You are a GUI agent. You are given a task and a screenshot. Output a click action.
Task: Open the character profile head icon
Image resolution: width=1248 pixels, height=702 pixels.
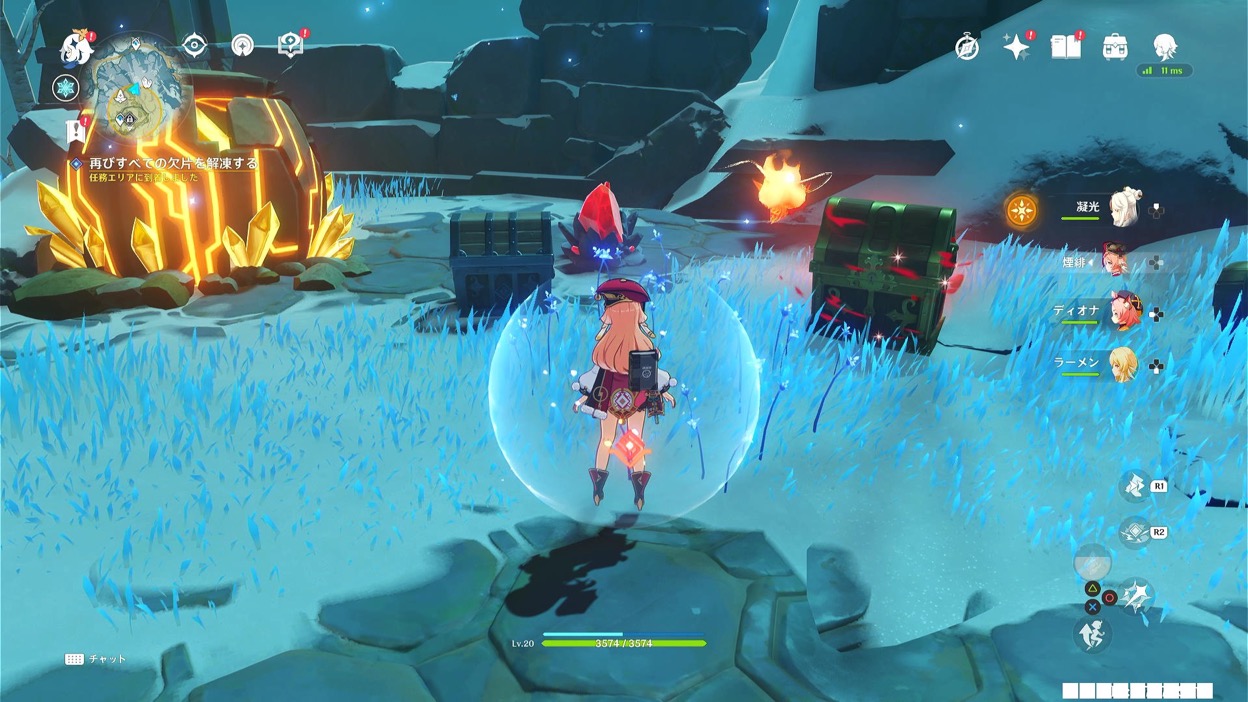[x=1164, y=46]
